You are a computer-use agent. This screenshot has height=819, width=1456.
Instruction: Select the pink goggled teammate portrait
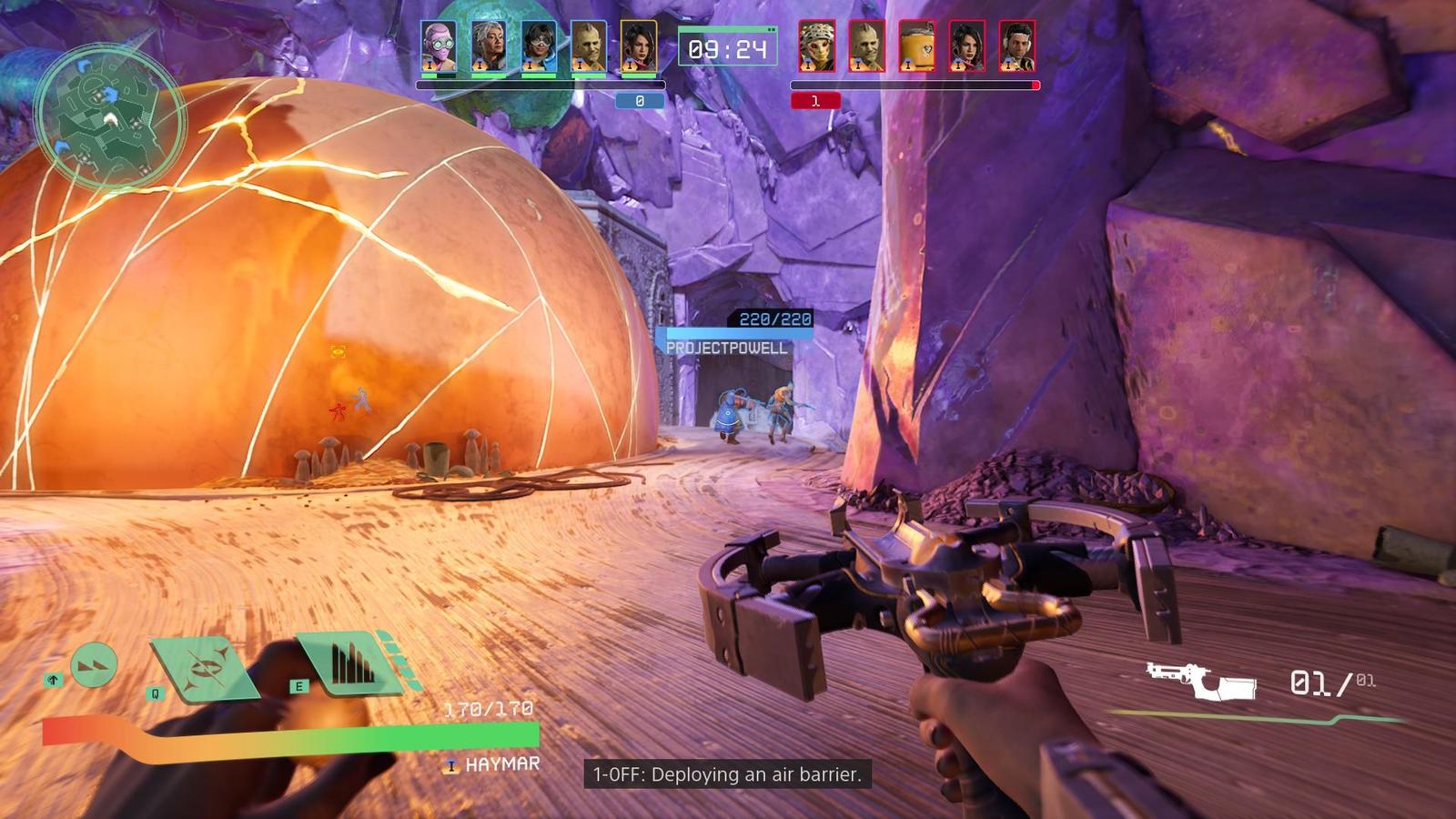439,46
